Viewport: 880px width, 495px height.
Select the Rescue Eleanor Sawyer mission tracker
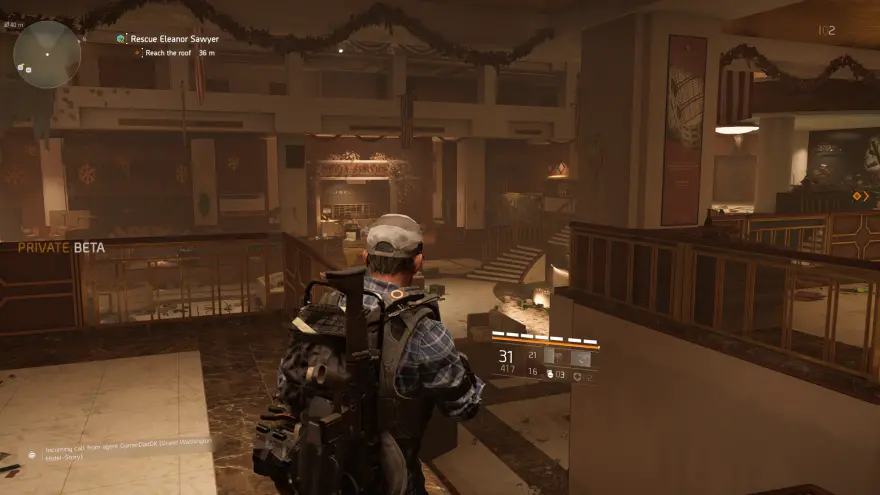click(172, 39)
